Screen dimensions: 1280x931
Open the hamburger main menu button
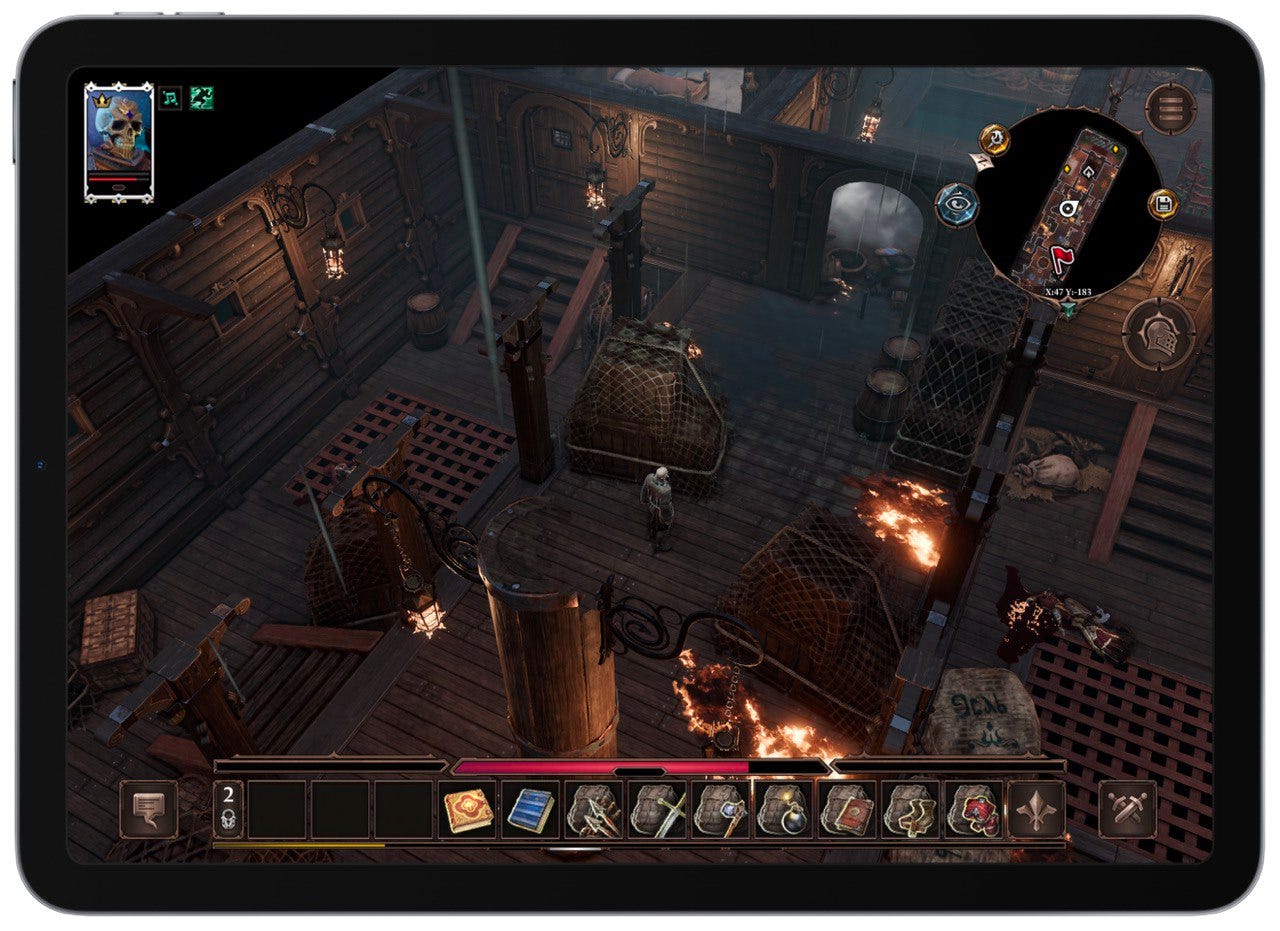point(1171,109)
